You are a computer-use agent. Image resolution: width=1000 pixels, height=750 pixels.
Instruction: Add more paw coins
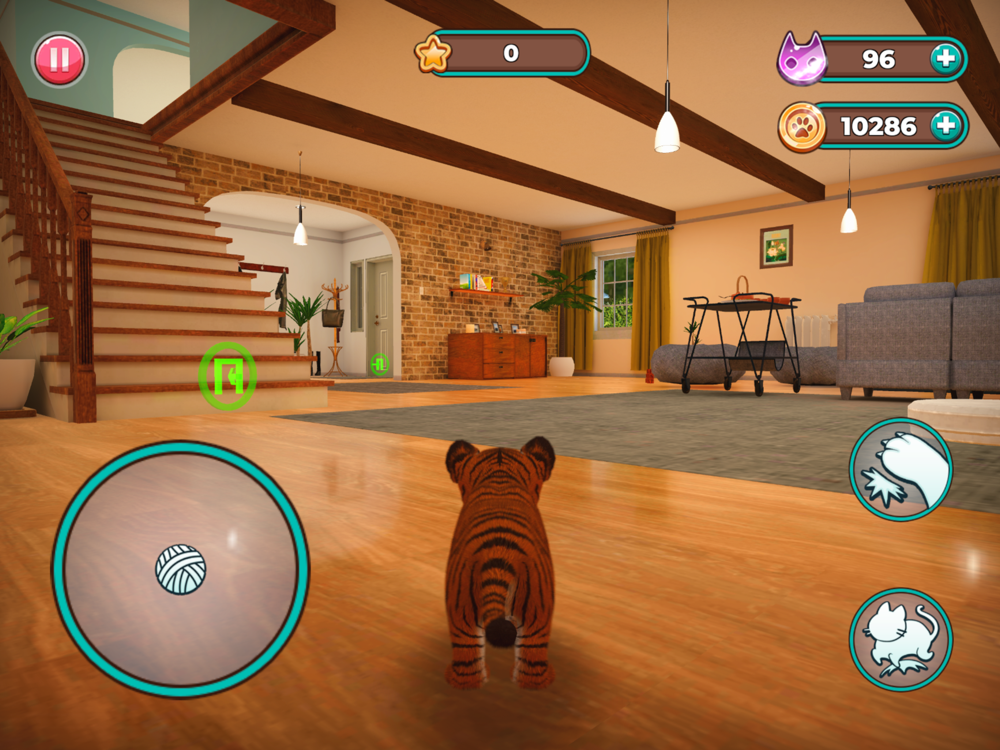tap(944, 126)
